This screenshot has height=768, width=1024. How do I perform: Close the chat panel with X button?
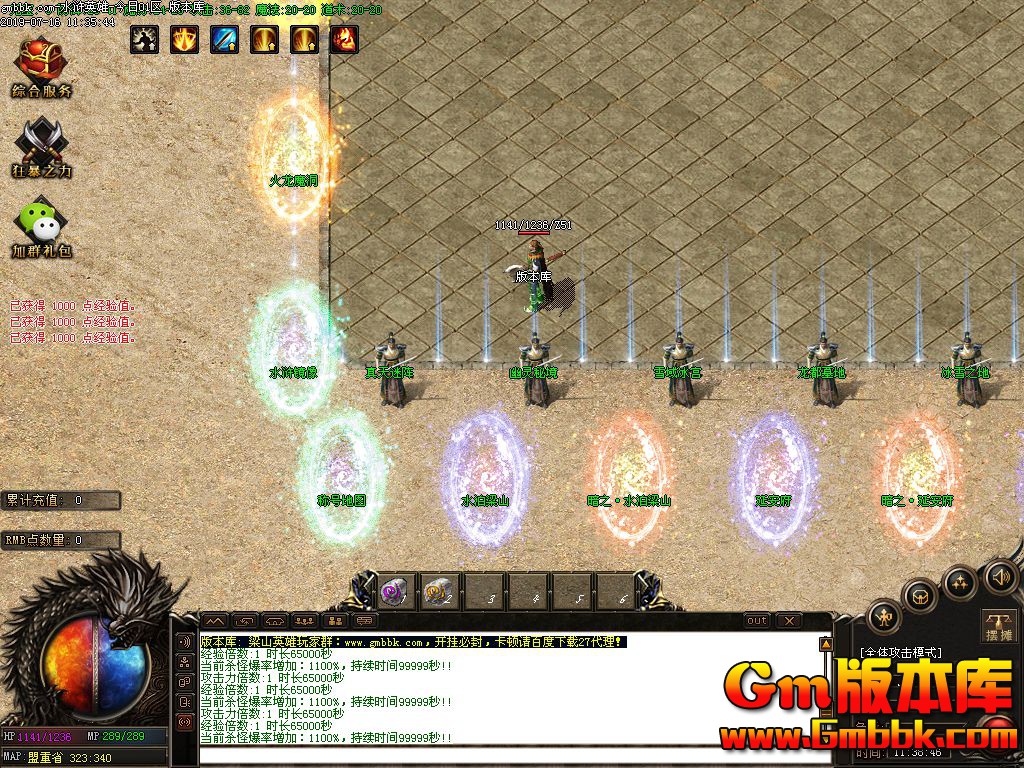point(790,621)
